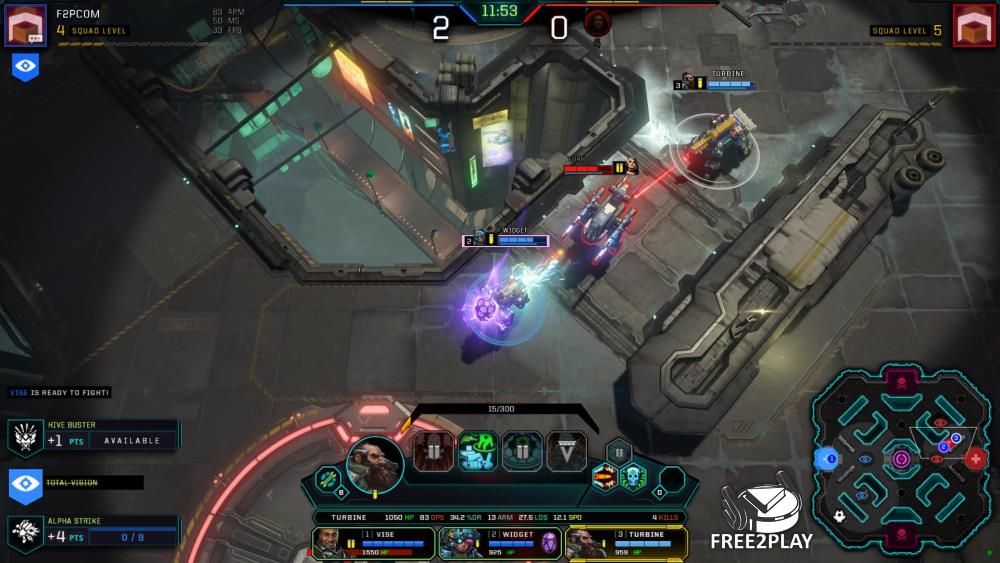The image size is (1000, 563).
Task: Click the red cross base on minimap
Action: pos(976,459)
